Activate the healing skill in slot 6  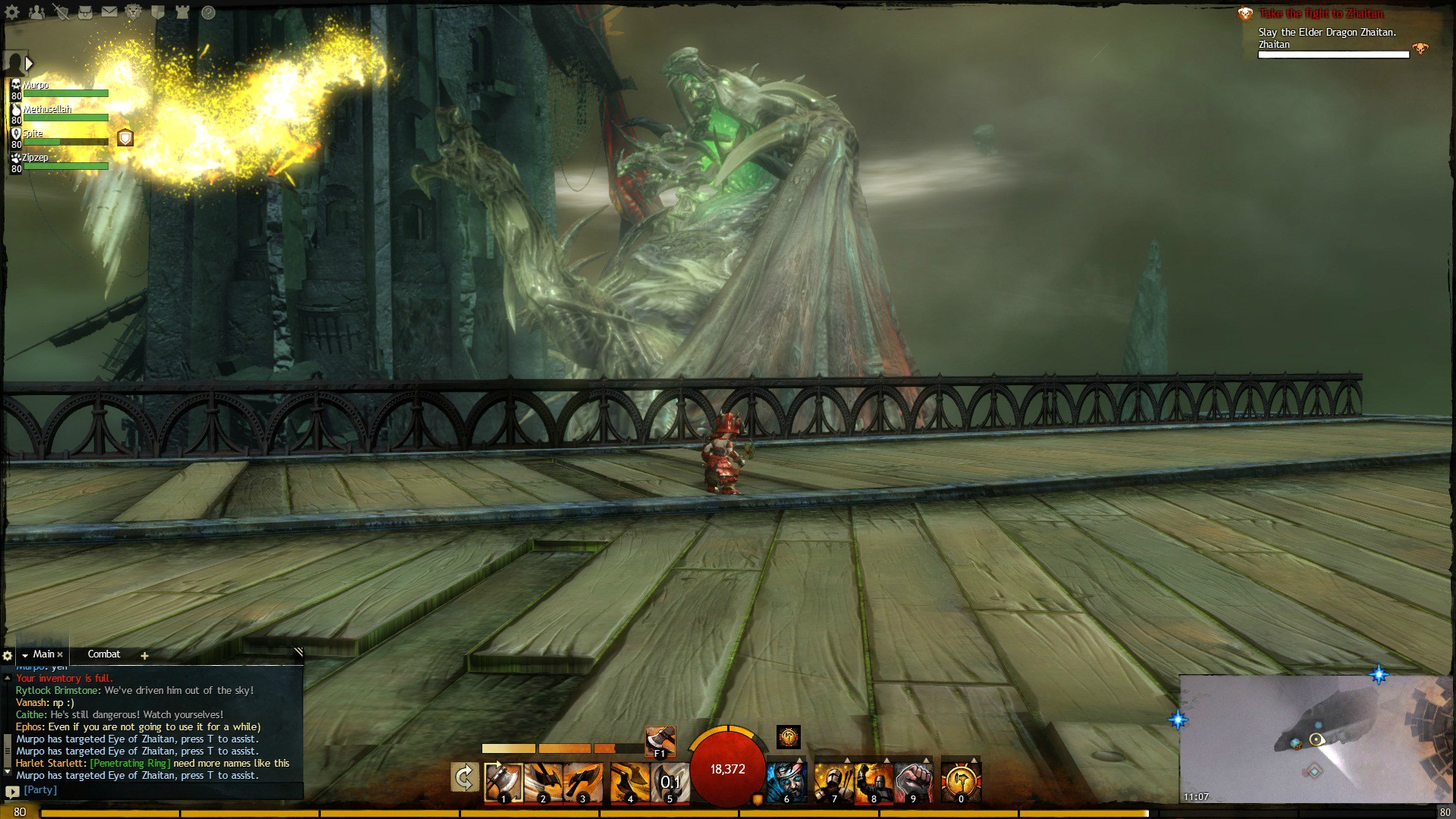(786, 782)
